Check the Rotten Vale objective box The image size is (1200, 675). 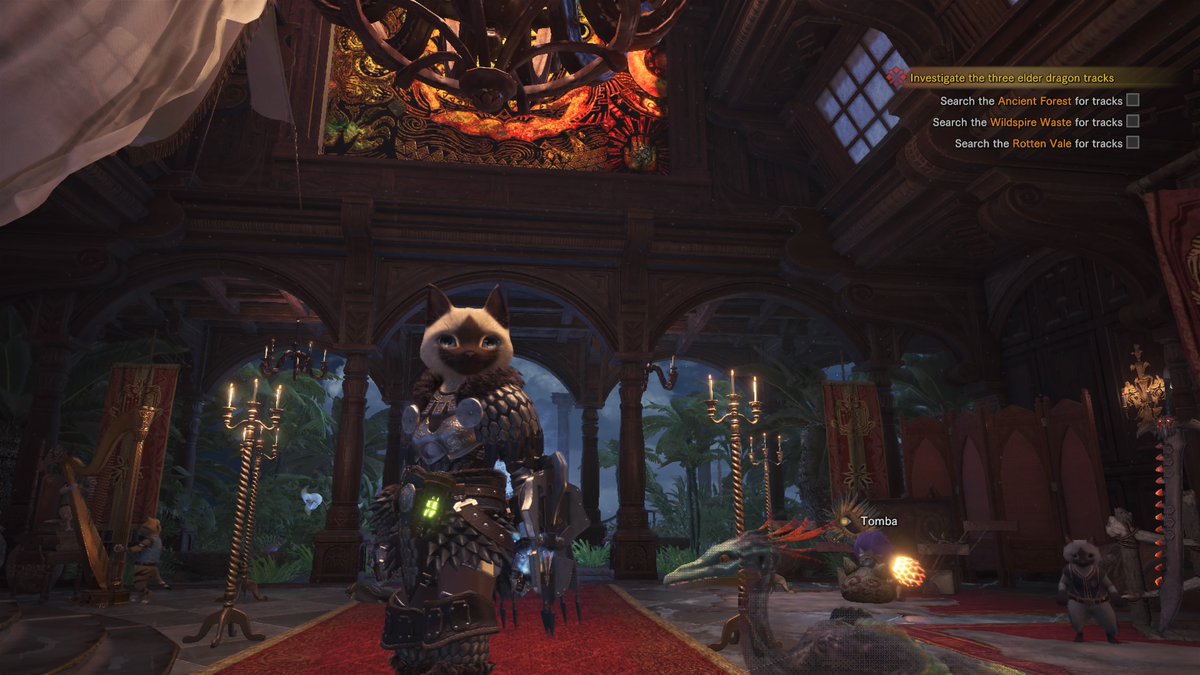1133,143
